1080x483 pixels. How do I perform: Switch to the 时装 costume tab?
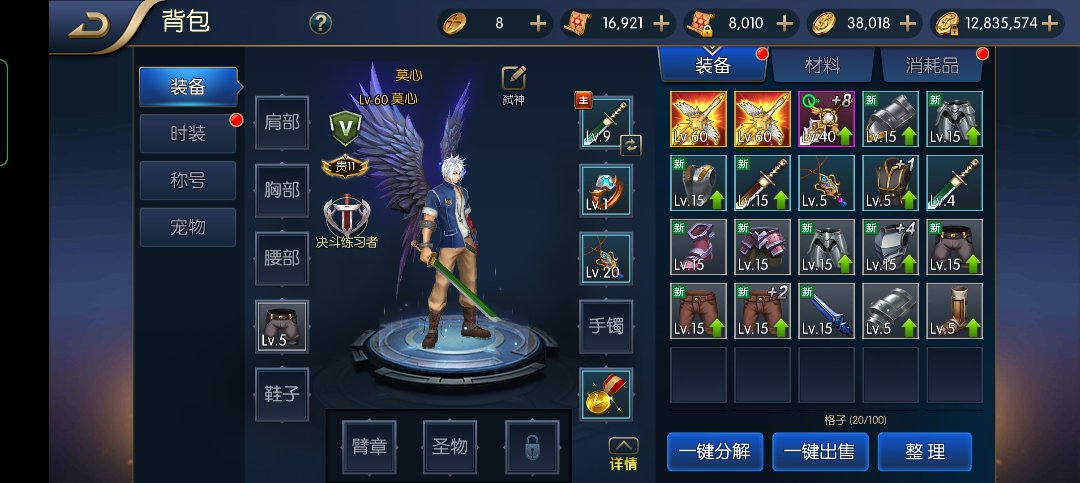coord(188,134)
